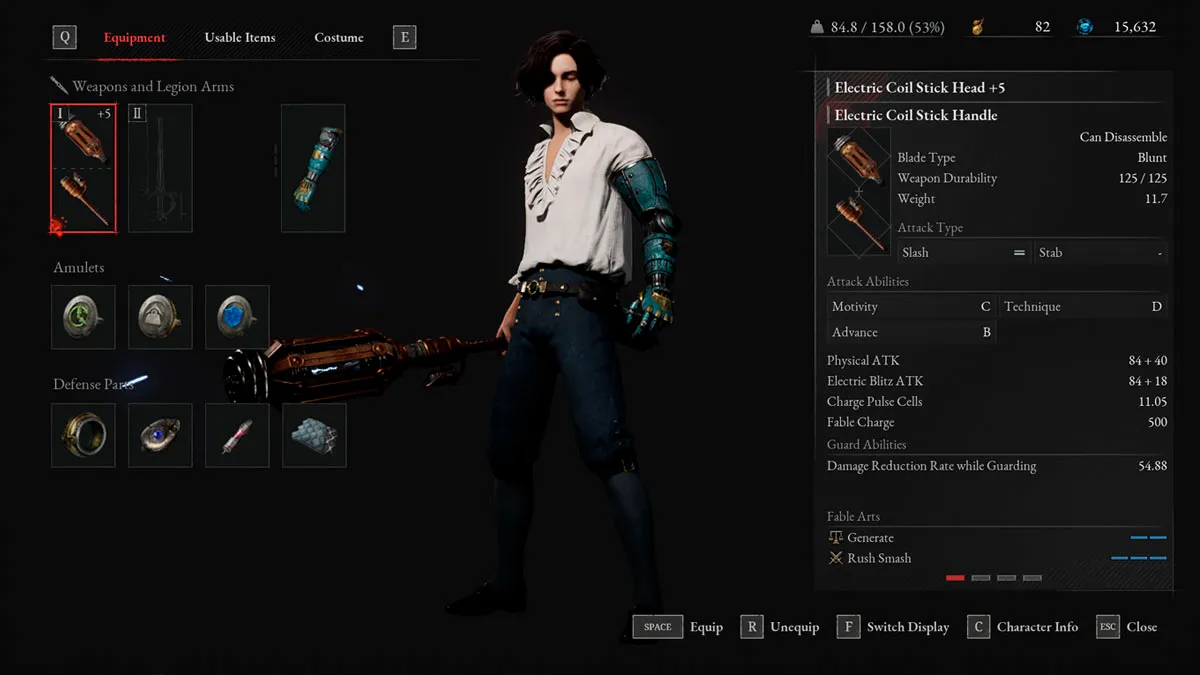Open the blue-eyed converter defense part slot

click(161, 435)
